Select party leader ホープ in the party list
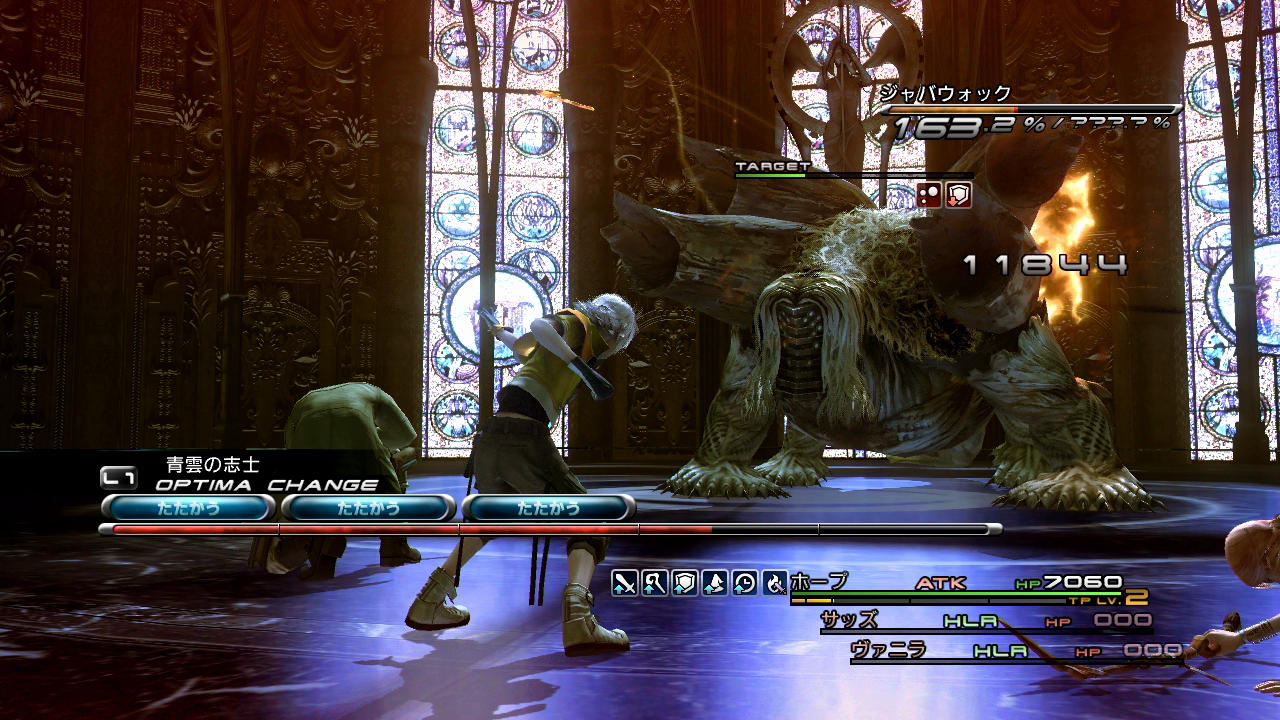The width and height of the screenshot is (1280, 720). (x=819, y=581)
